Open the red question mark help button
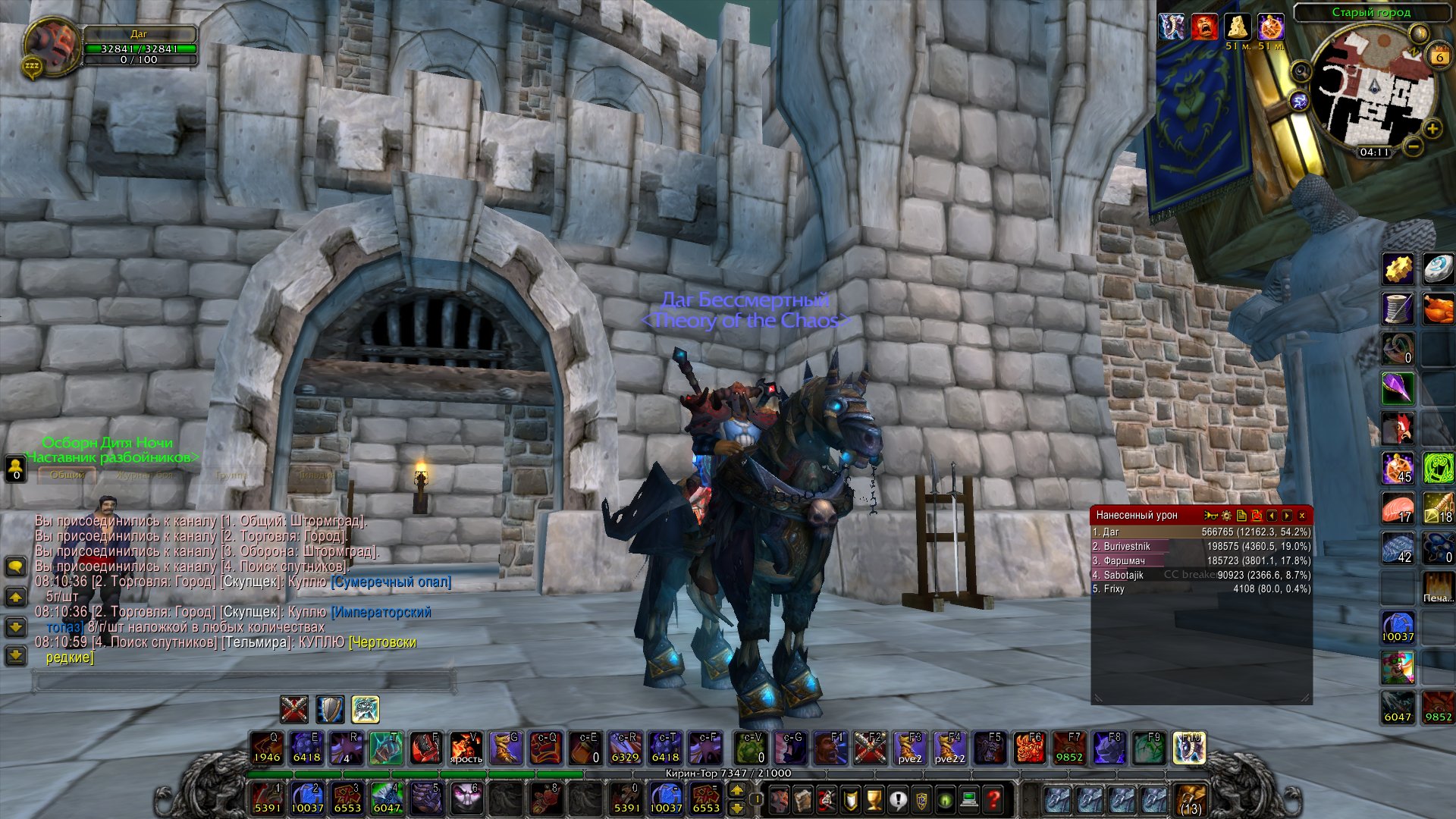This screenshot has height=819, width=1456. (993, 799)
